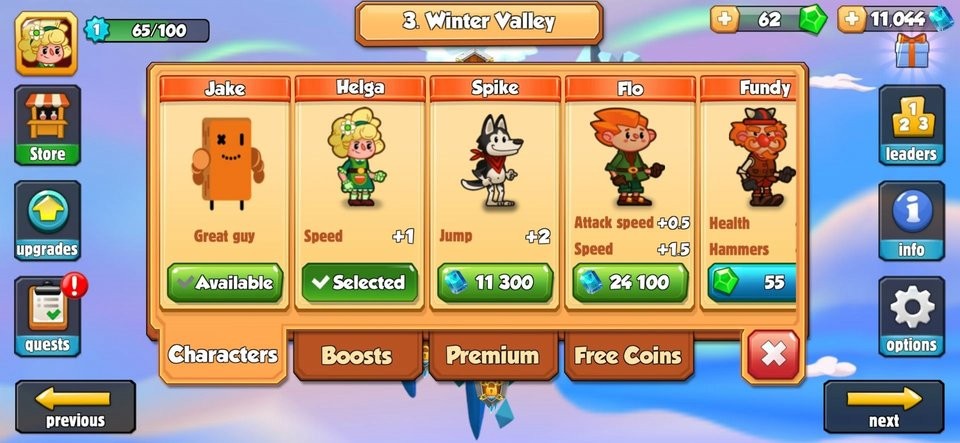
Task: Show the leaders board
Action: [911, 125]
